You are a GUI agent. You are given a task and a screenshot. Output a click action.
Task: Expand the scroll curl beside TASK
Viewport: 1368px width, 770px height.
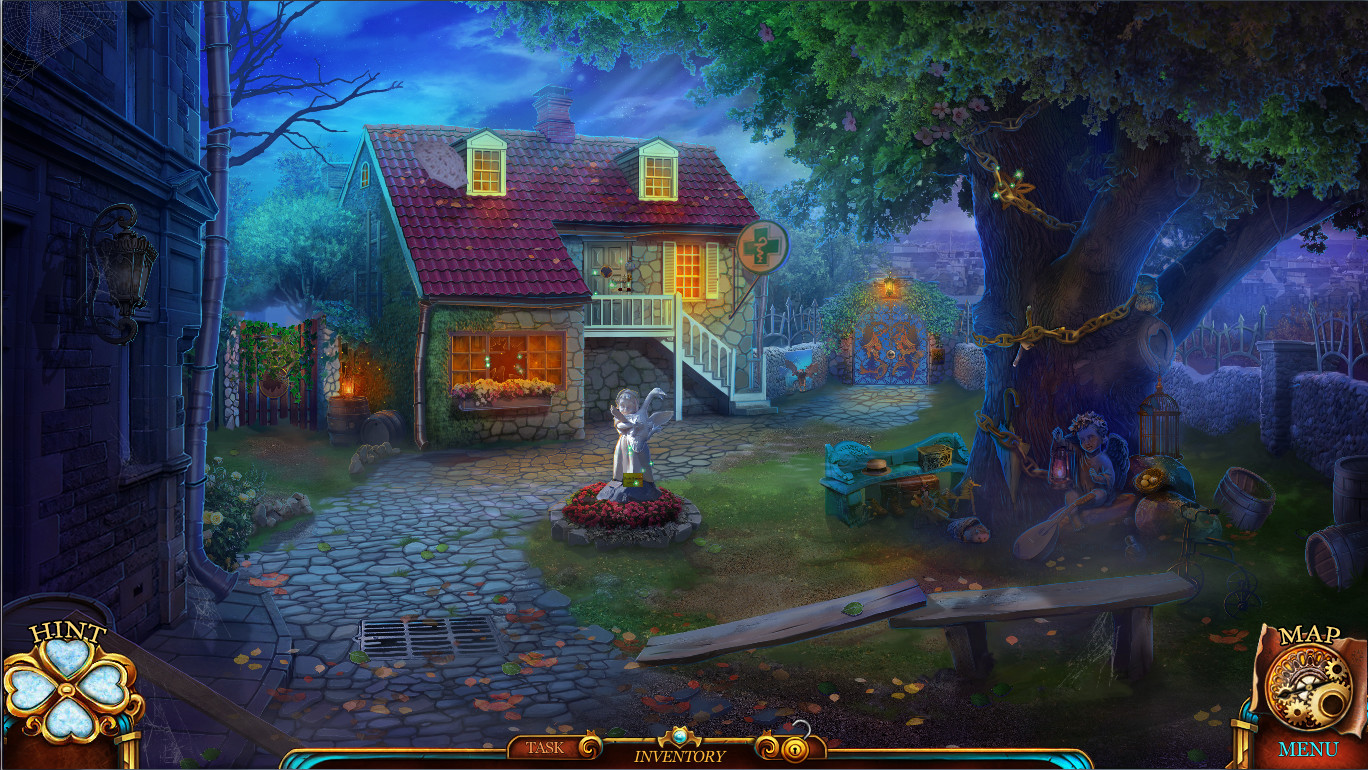(592, 746)
